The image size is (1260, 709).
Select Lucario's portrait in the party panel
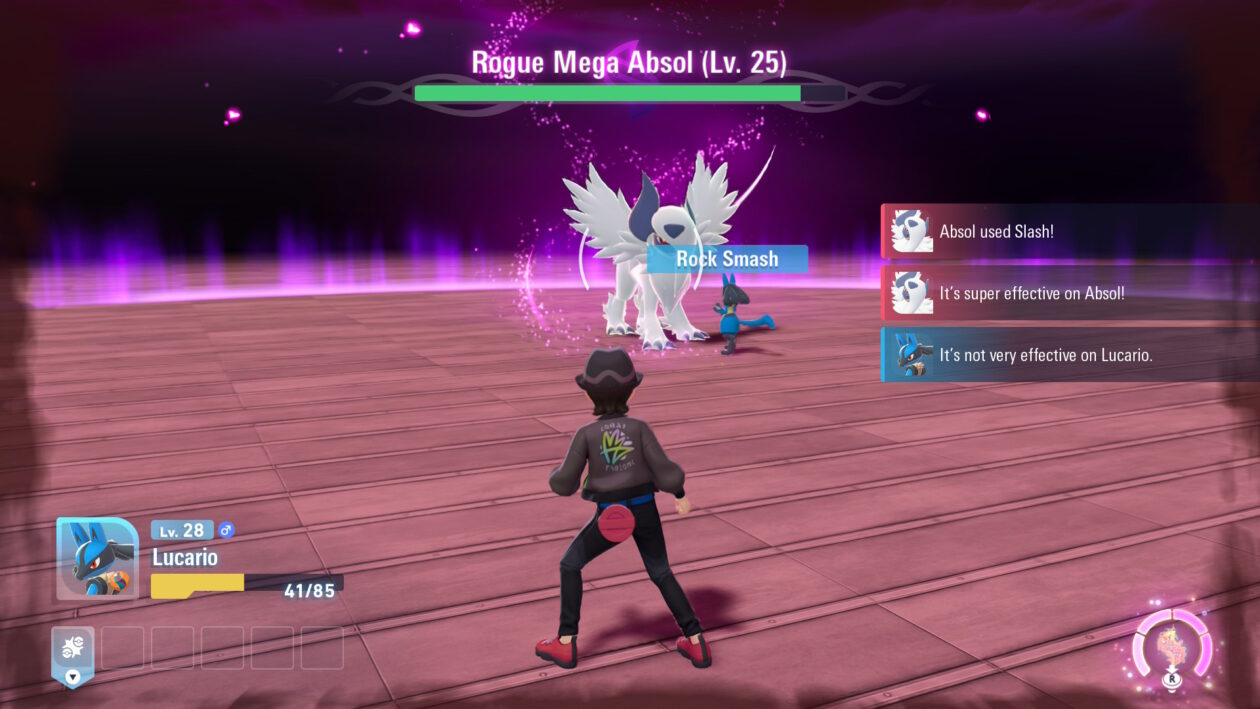(x=97, y=558)
